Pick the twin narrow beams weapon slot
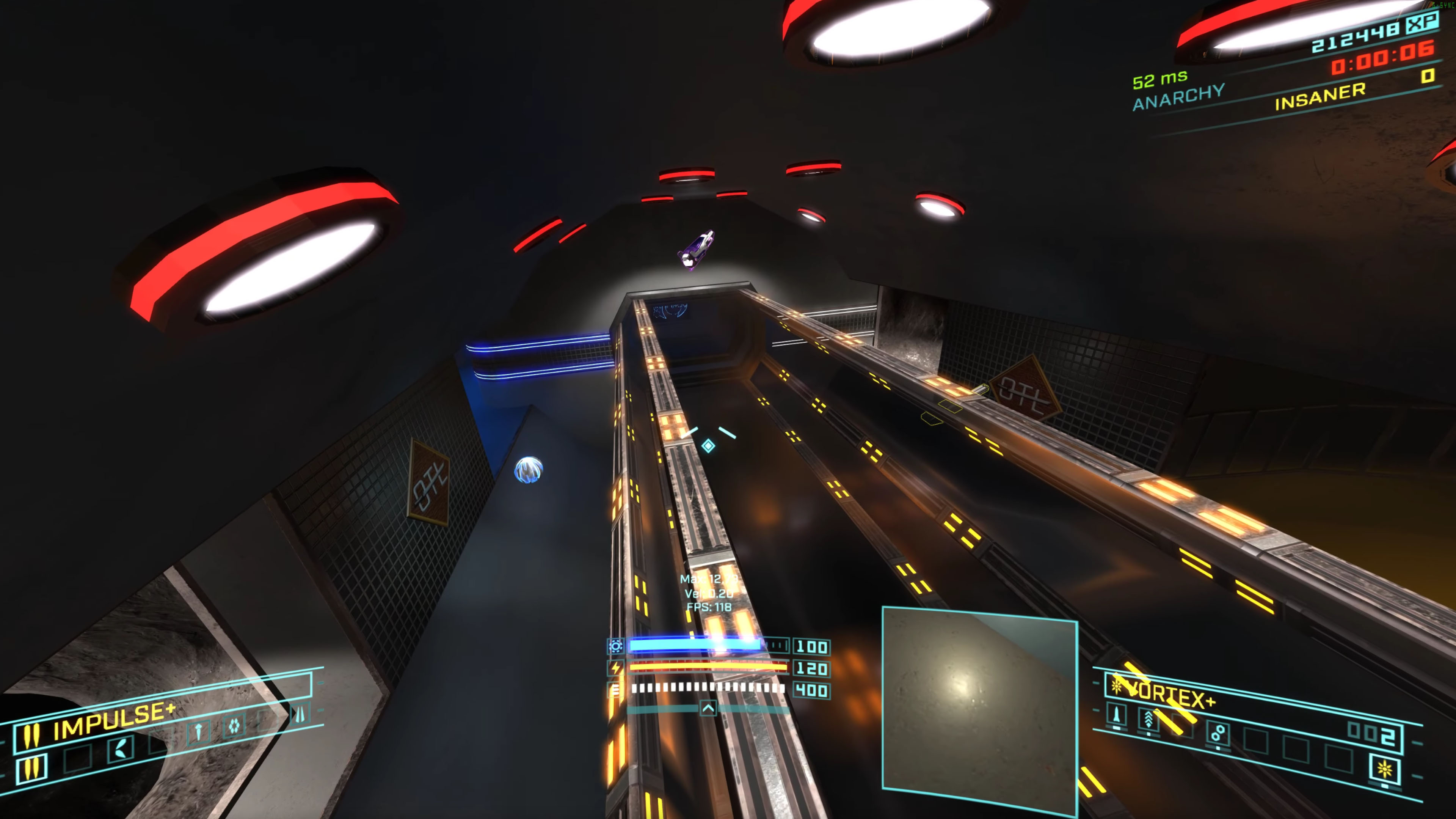 (x=300, y=714)
